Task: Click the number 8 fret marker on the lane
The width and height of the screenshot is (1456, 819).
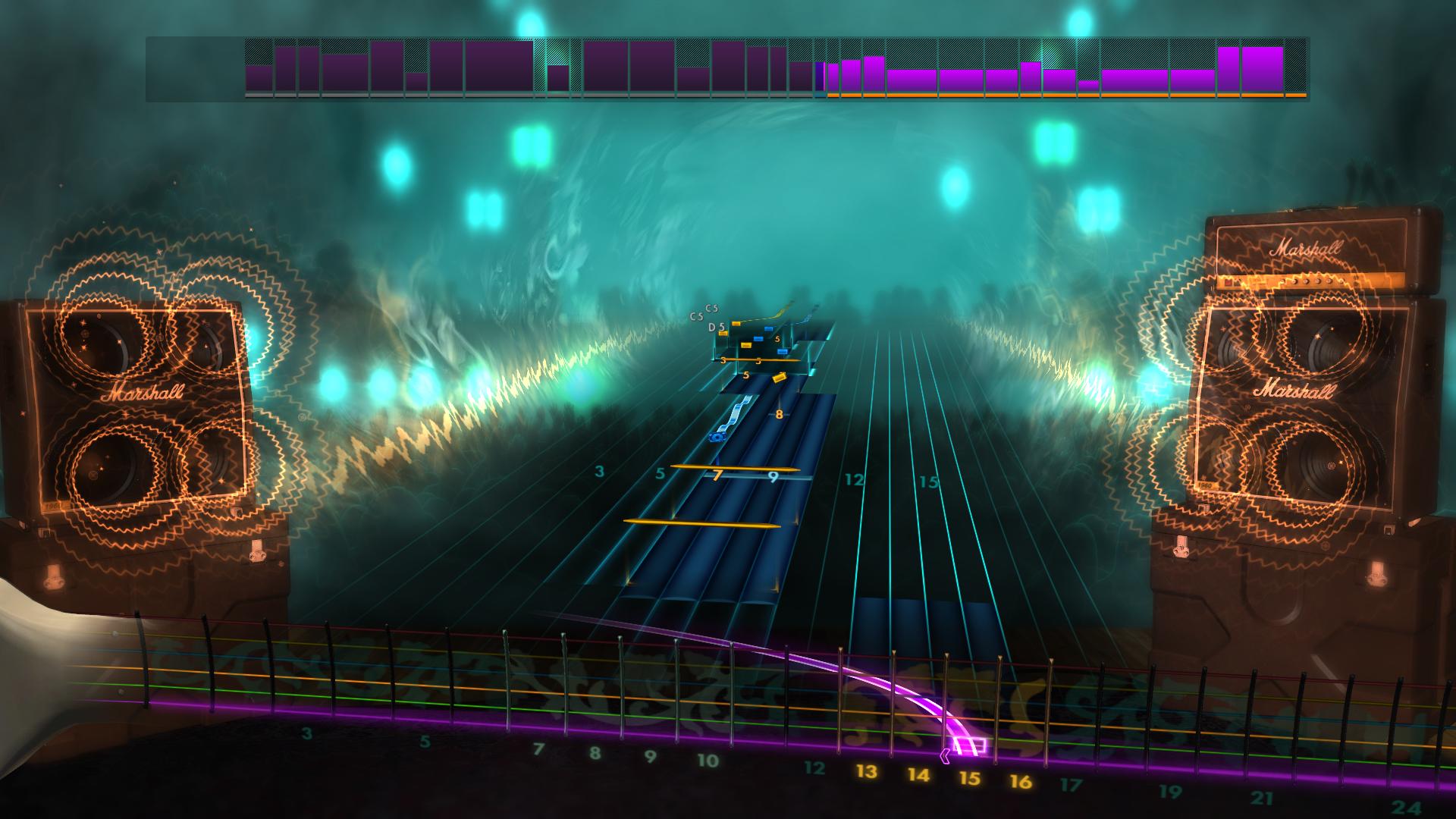Action: click(x=778, y=415)
